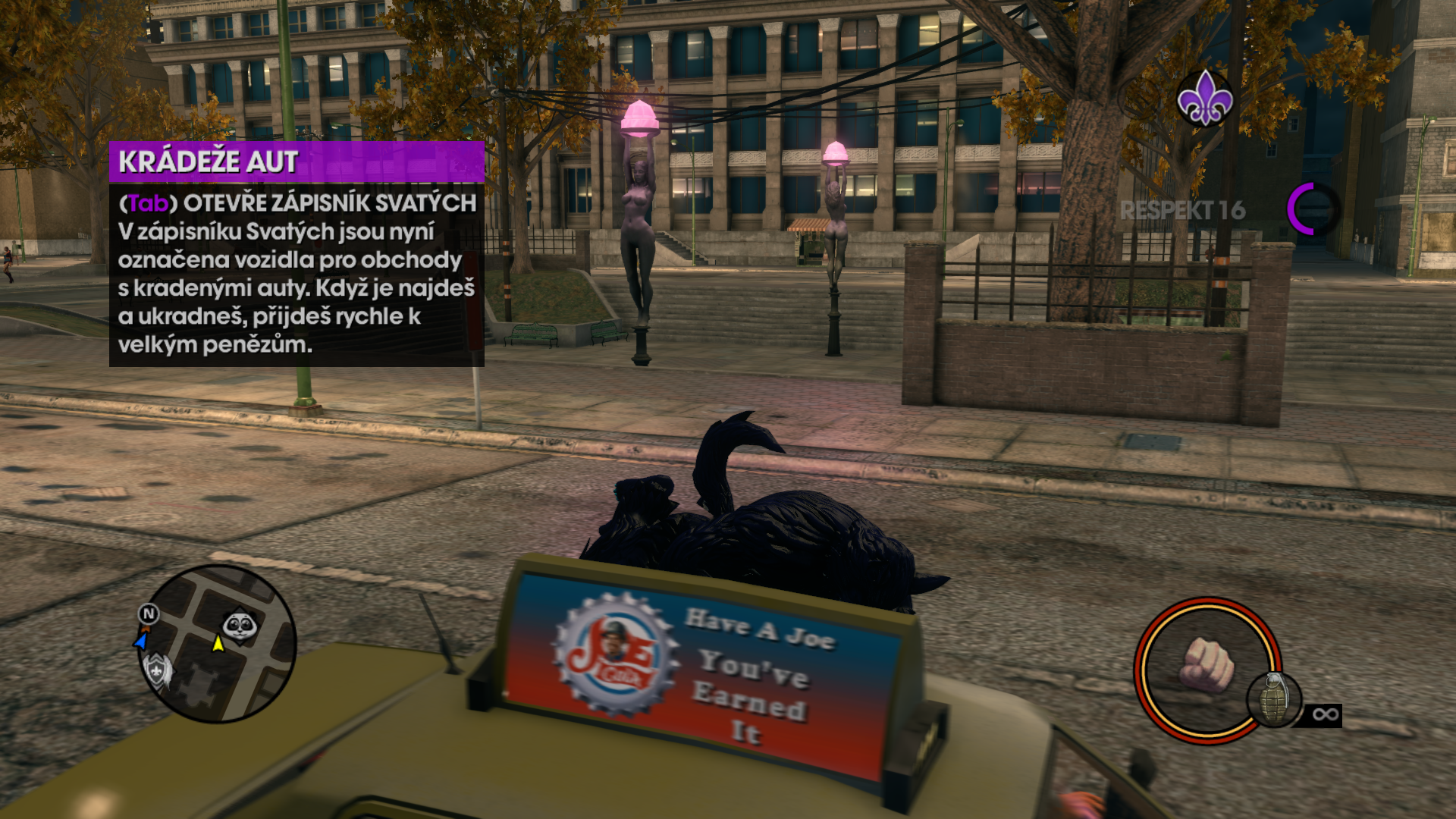Viewport: 1456px width, 819px height.
Task: Click the yellow player arrow on the minimap
Action: pos(218,644)
